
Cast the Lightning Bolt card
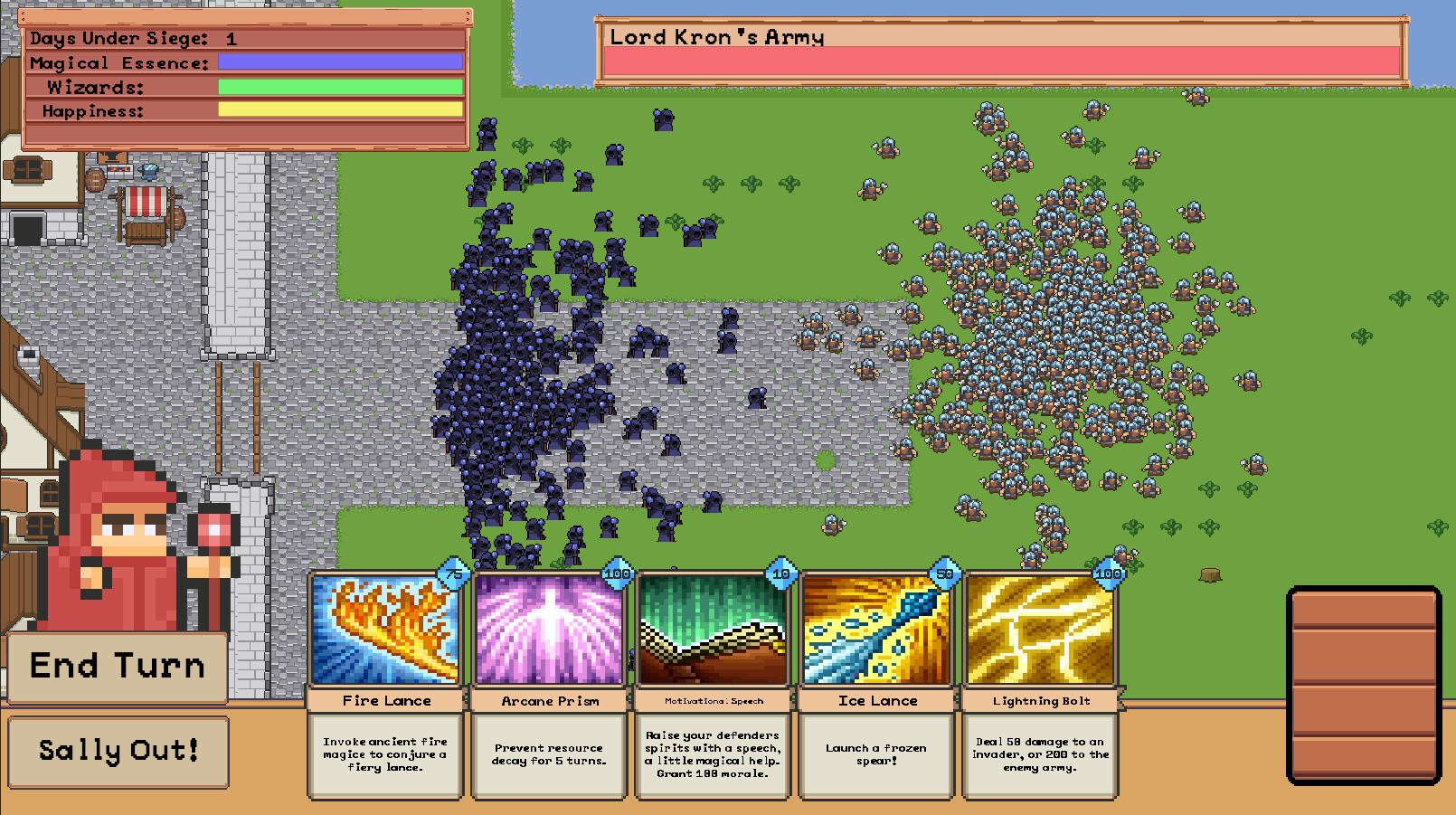click(x=1039, y=630)
